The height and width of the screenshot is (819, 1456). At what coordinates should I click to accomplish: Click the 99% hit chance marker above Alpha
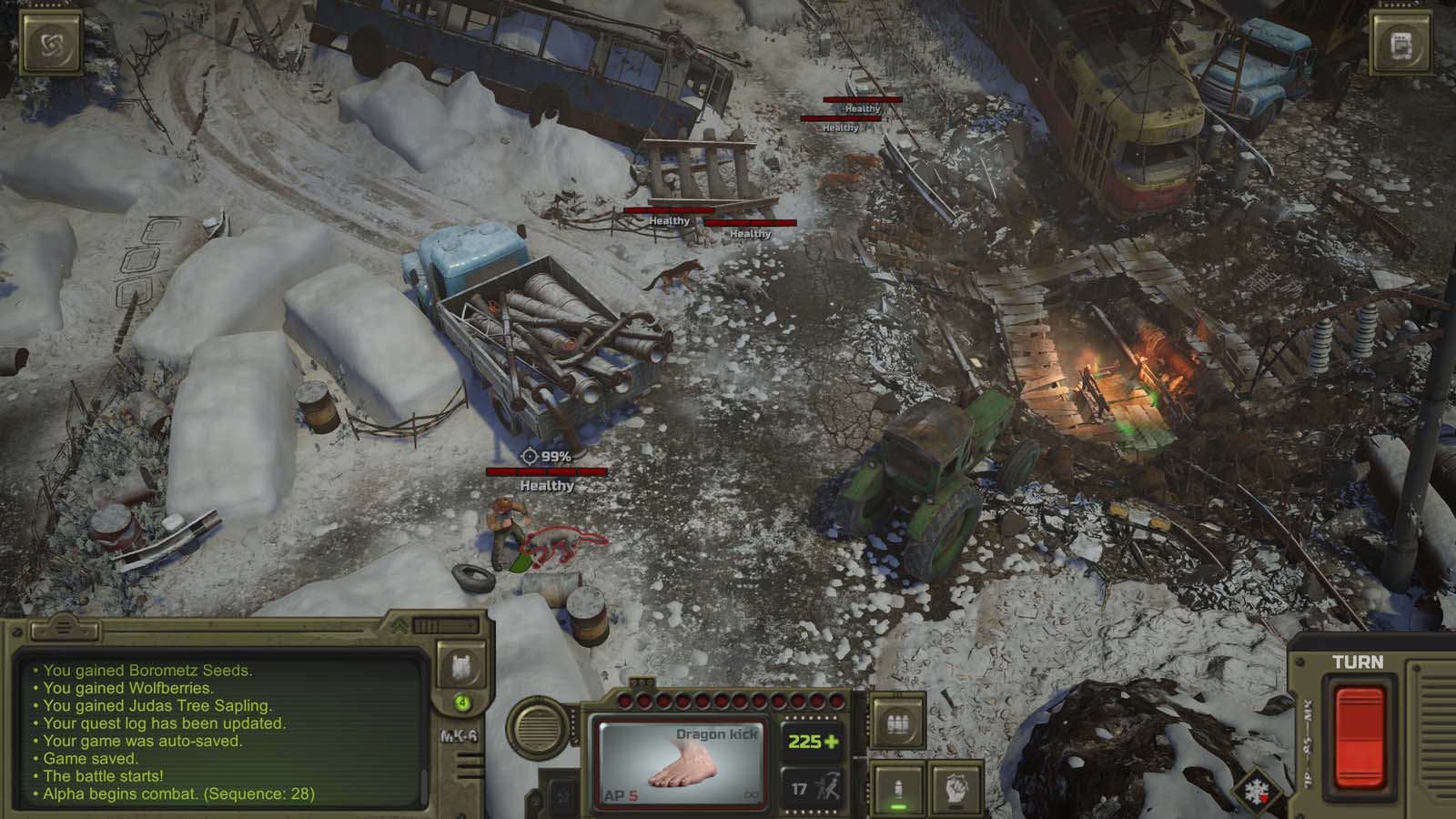click(546, 455)
